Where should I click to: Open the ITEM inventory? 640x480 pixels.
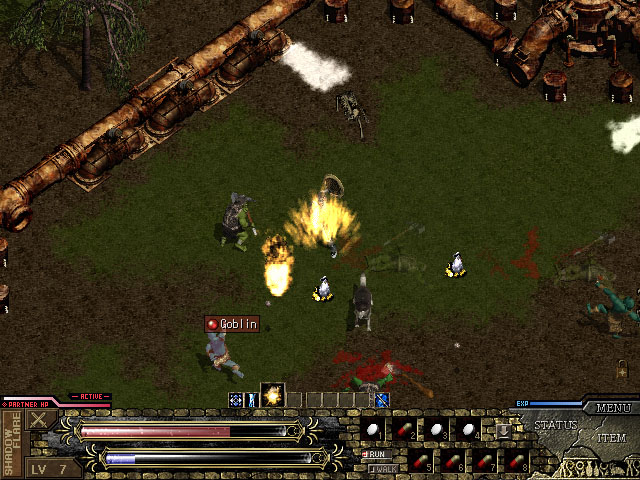pos(611,438)
